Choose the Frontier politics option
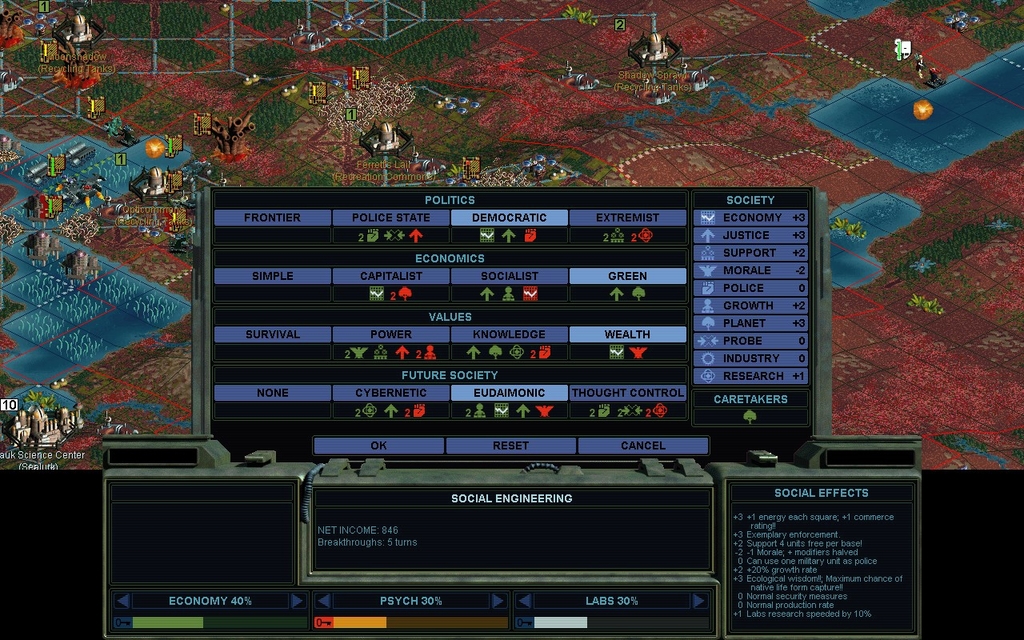The width and height of the screenshot is (1024, 640). coord(272,217)
